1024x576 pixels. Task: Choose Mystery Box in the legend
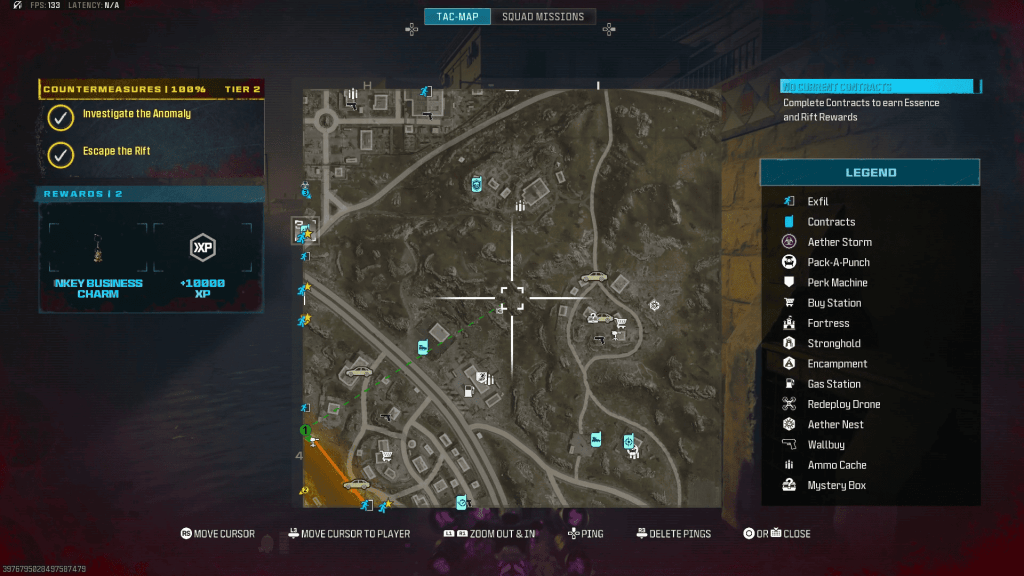coord(836,486)
